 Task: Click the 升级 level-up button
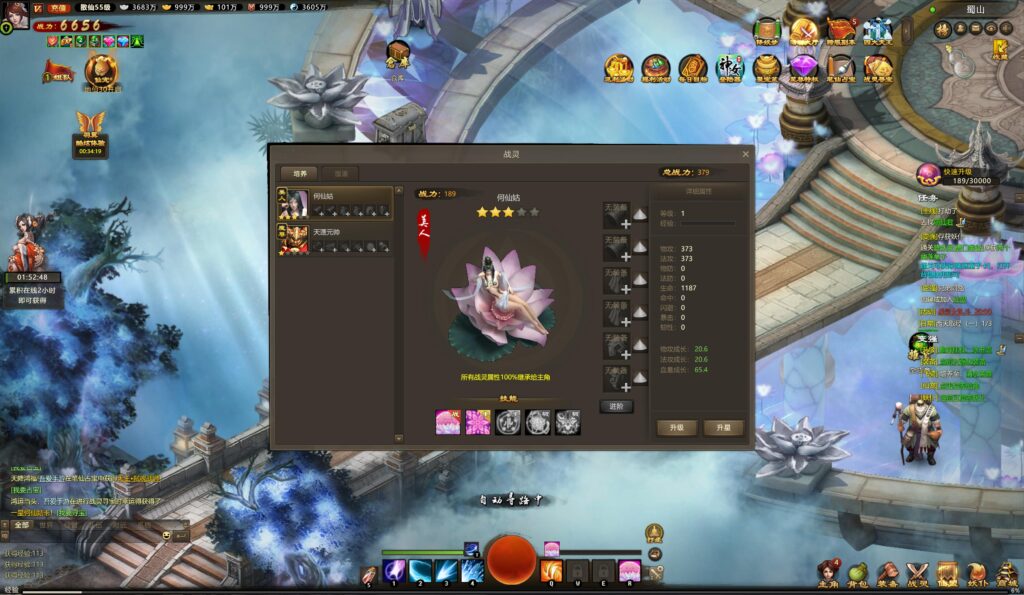pos(676,428)
